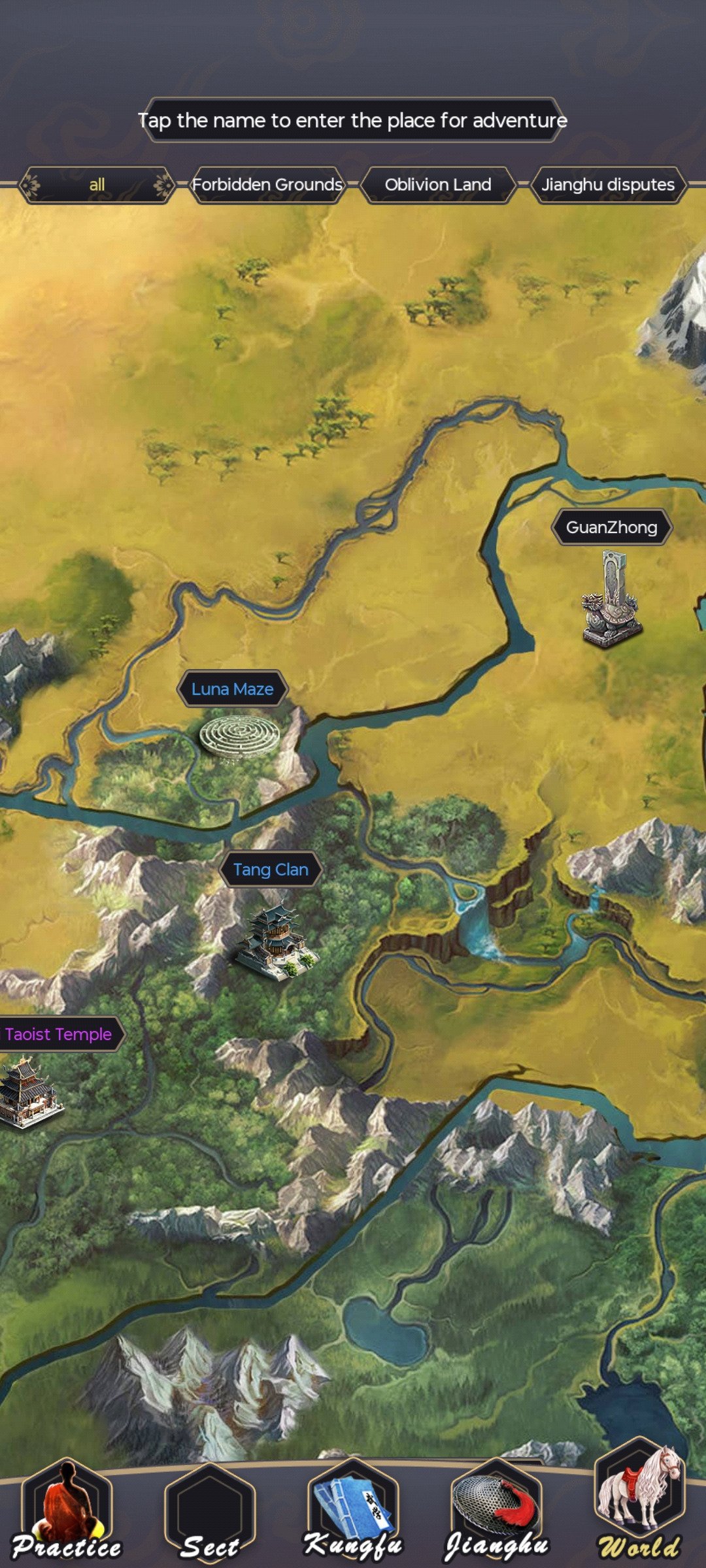Open the Practice menu

(67, 1512)
